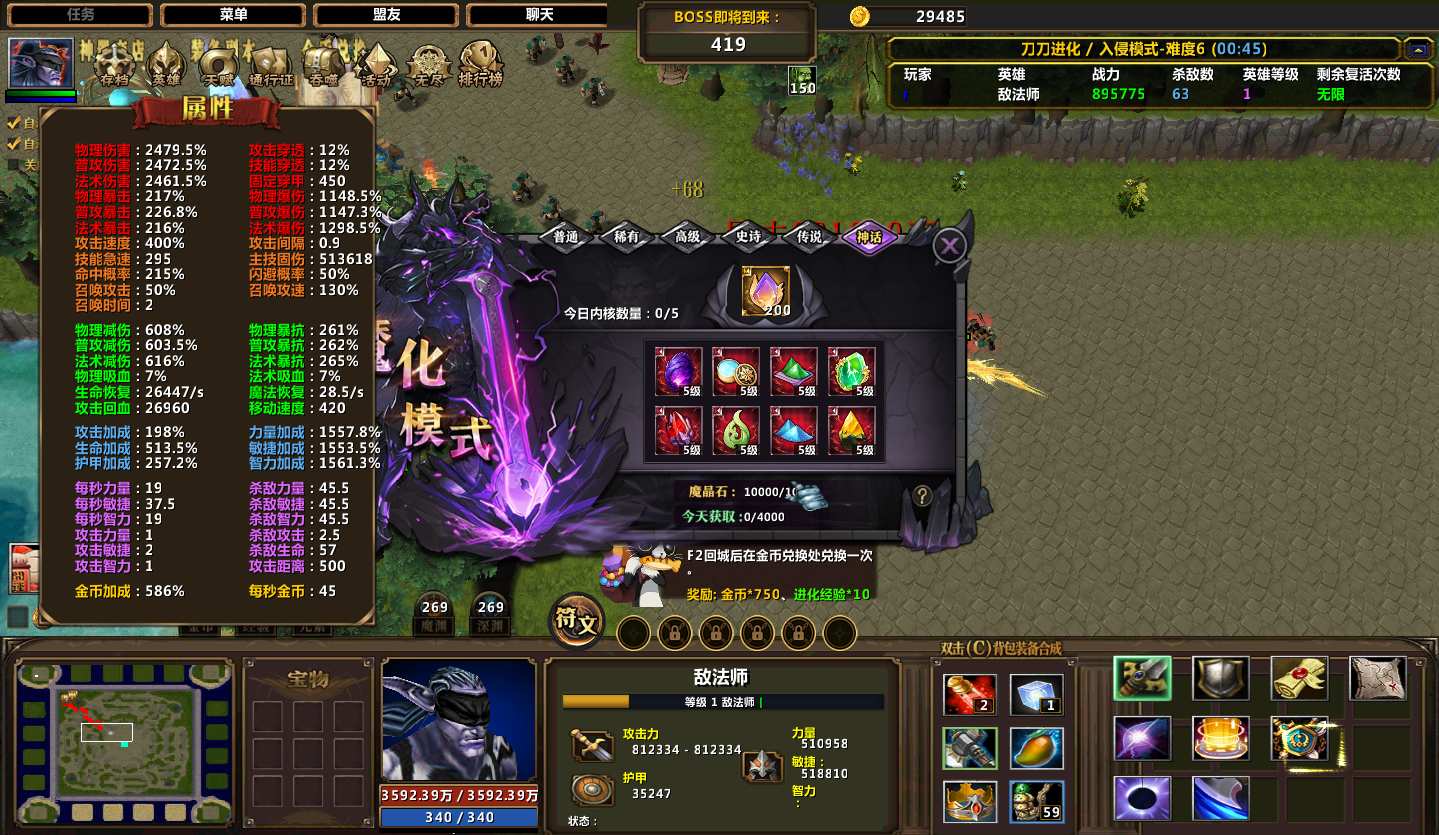The image size is (1439, 835).
Task: Select the 传说 rarity tab
Action: tap(809, 237)
